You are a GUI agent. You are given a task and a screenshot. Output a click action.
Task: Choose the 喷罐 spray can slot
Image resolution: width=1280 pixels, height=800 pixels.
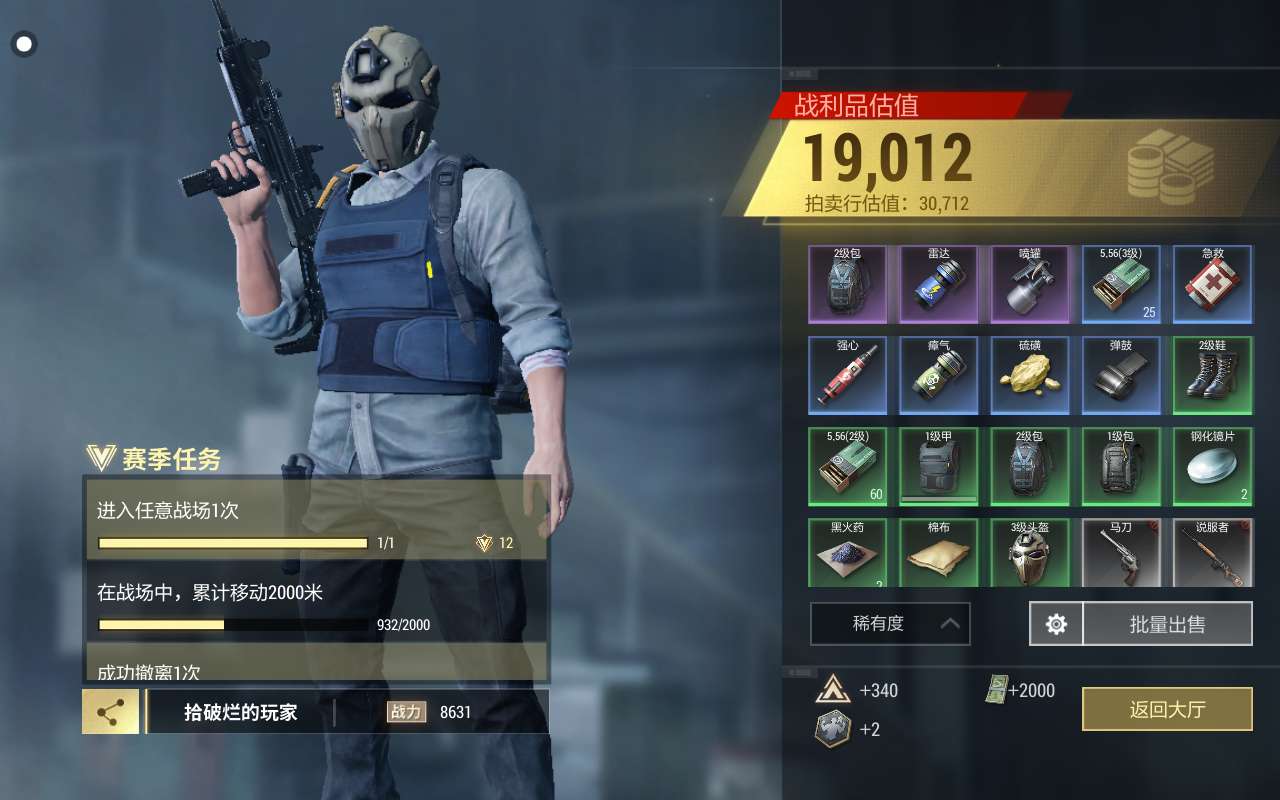tap(1030, 284)
